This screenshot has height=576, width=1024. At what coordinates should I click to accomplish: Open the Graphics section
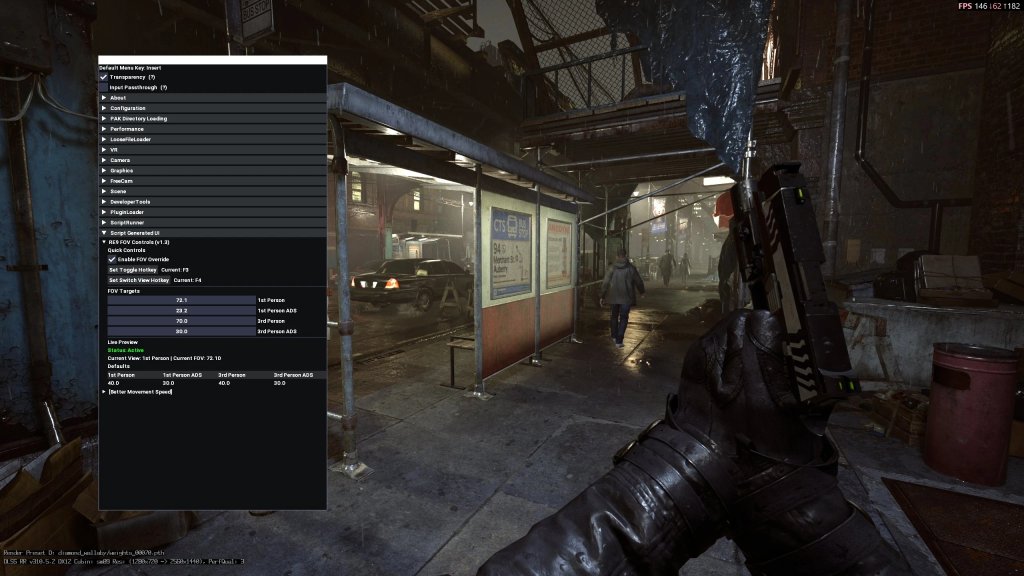(x=122, y=171)
